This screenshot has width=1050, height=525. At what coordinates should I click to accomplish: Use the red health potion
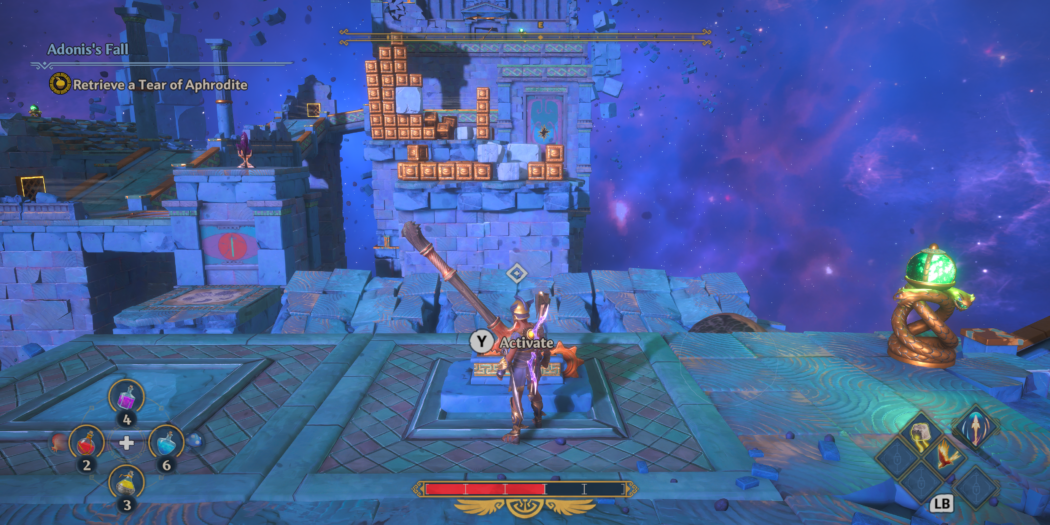pyautogui.click(x=86, y=442)
